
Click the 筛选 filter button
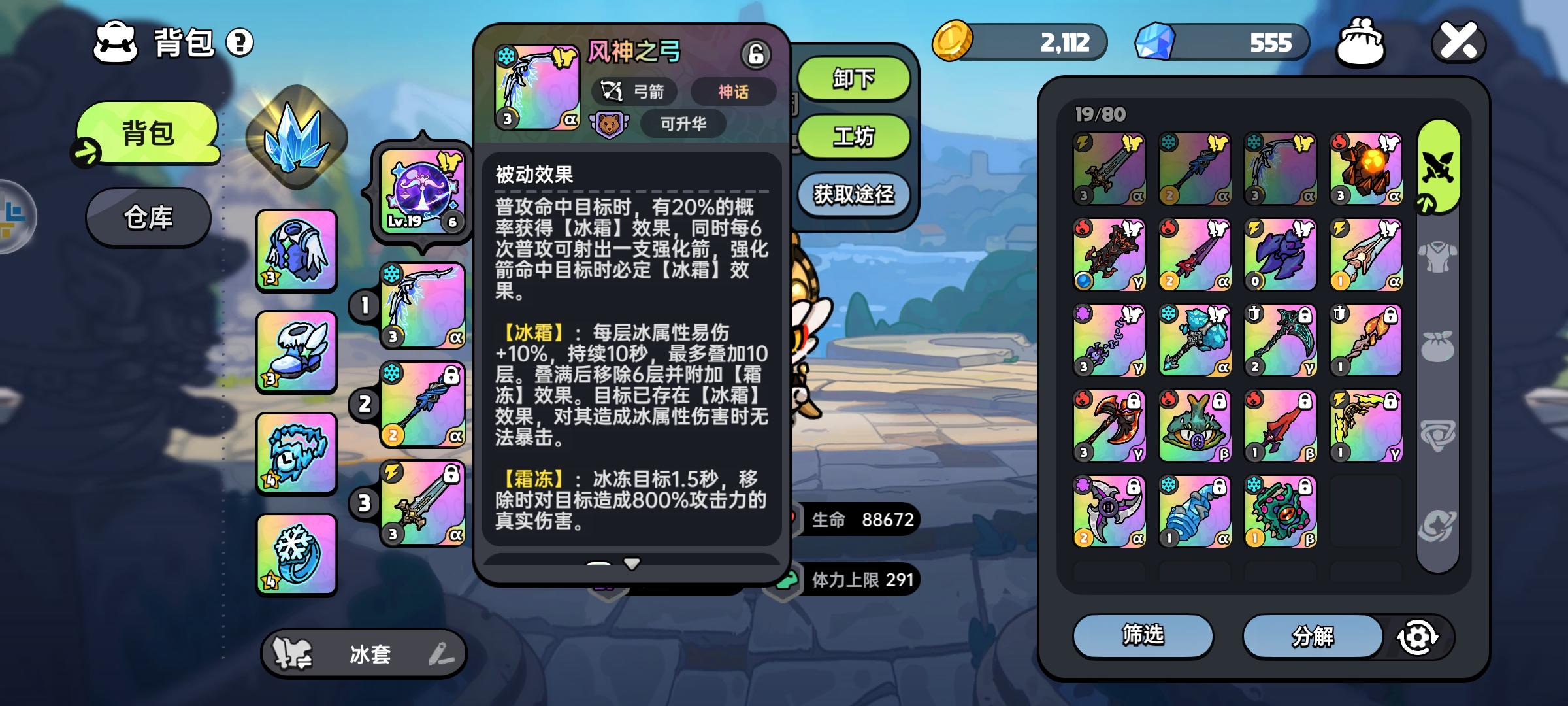(x=1143, y=636)
